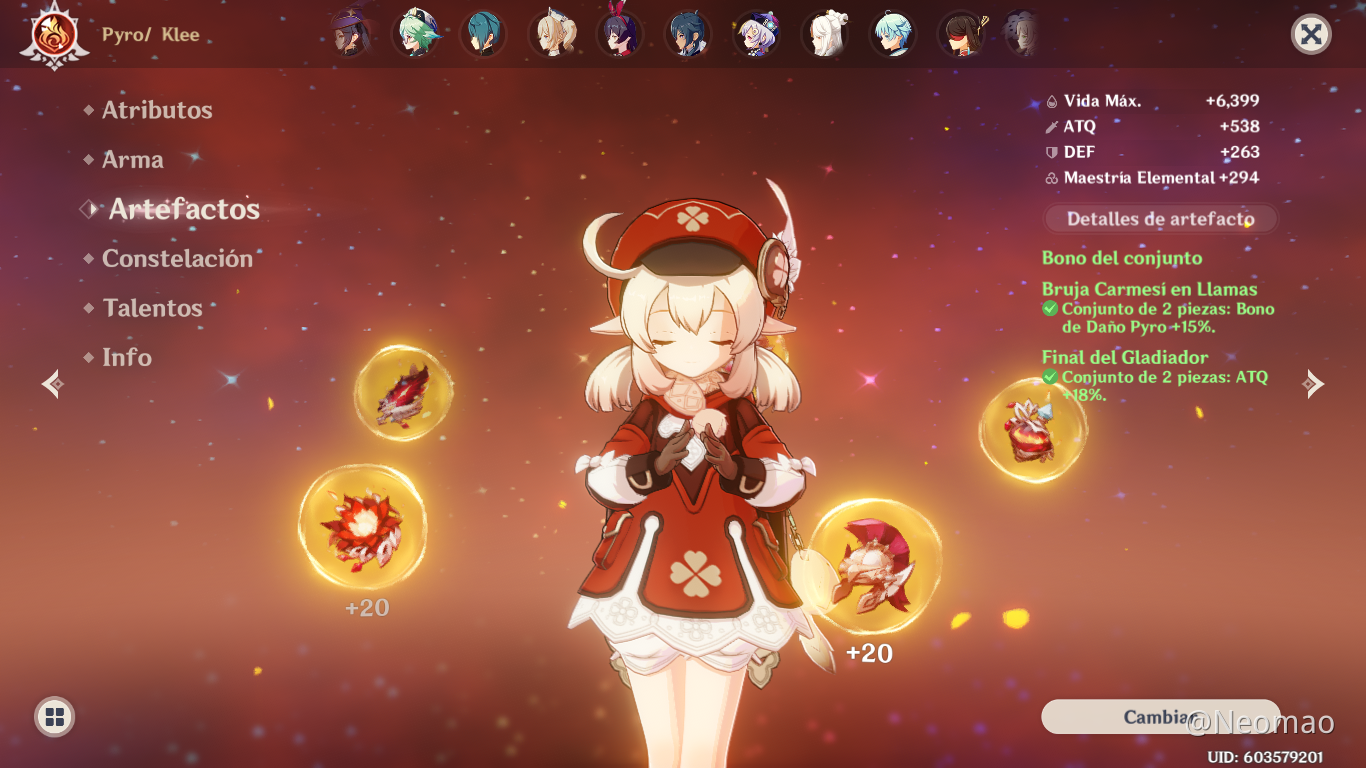
Task: Click the DEF shield stat icon
Action: click(x=1052, y=152)
